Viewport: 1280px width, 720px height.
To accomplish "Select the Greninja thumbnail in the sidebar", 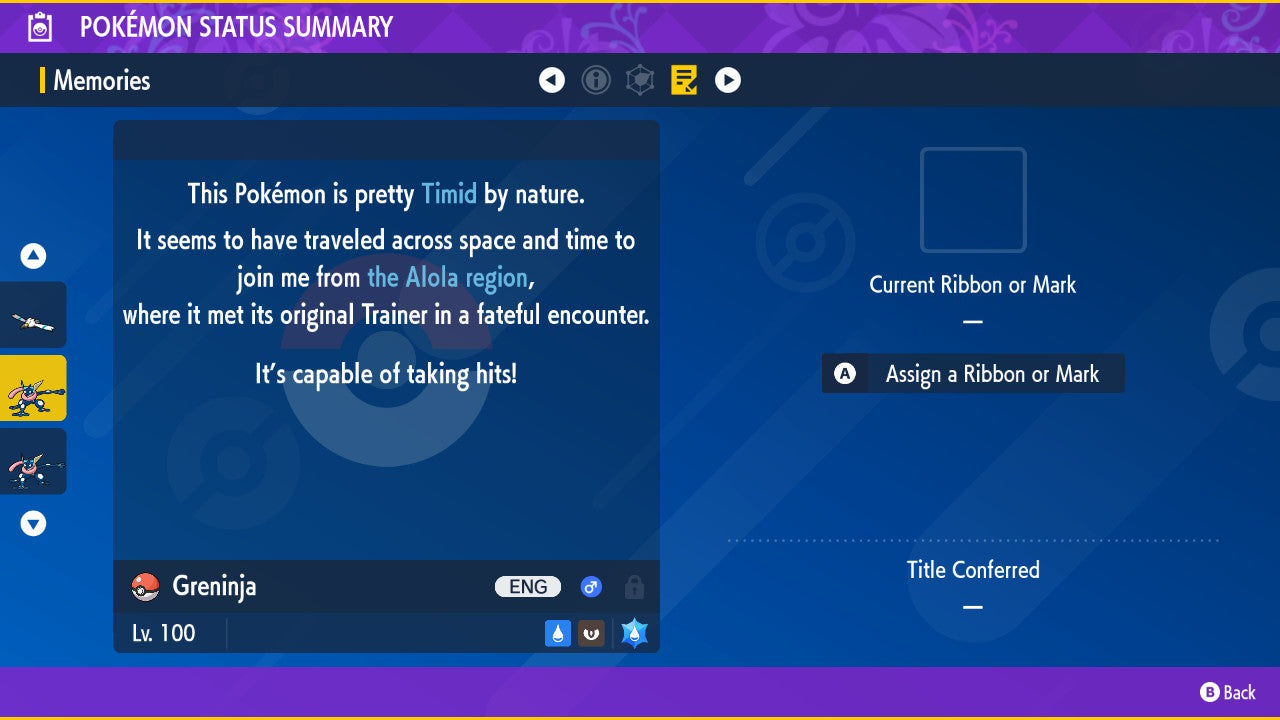I will [34, 387].
